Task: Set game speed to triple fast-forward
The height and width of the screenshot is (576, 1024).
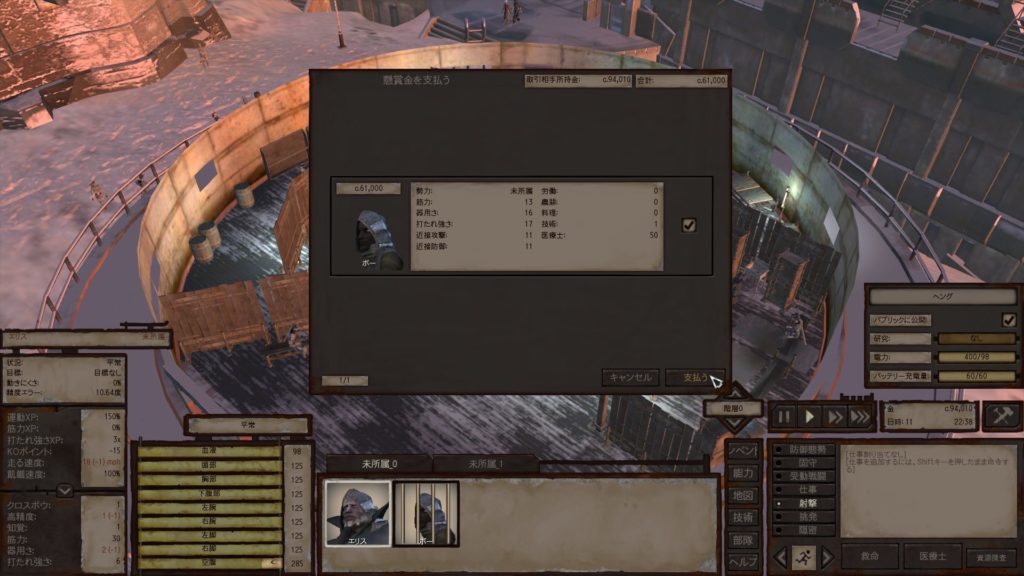Action: pyautogui.click(x=859, y=417)
